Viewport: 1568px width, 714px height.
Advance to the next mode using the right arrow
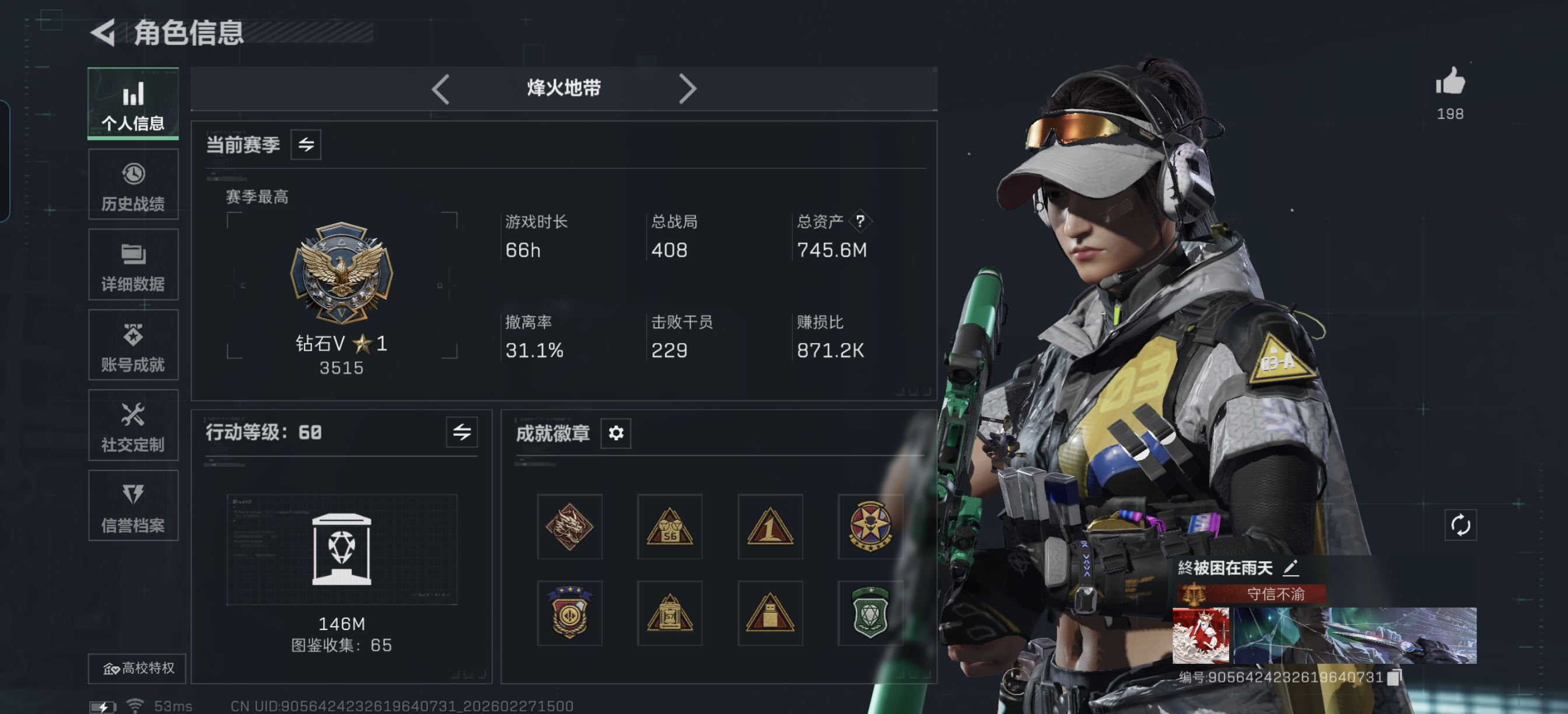coord(688,89)
